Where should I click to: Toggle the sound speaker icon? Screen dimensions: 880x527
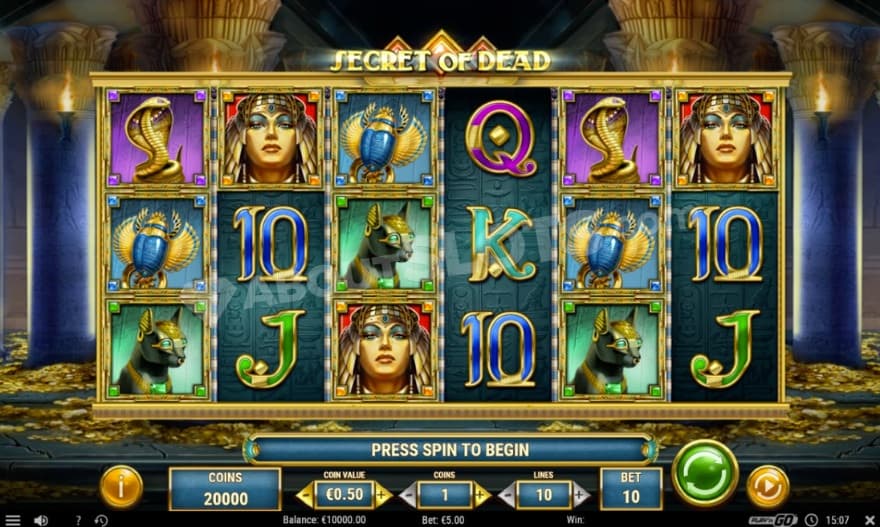point(41,520)
